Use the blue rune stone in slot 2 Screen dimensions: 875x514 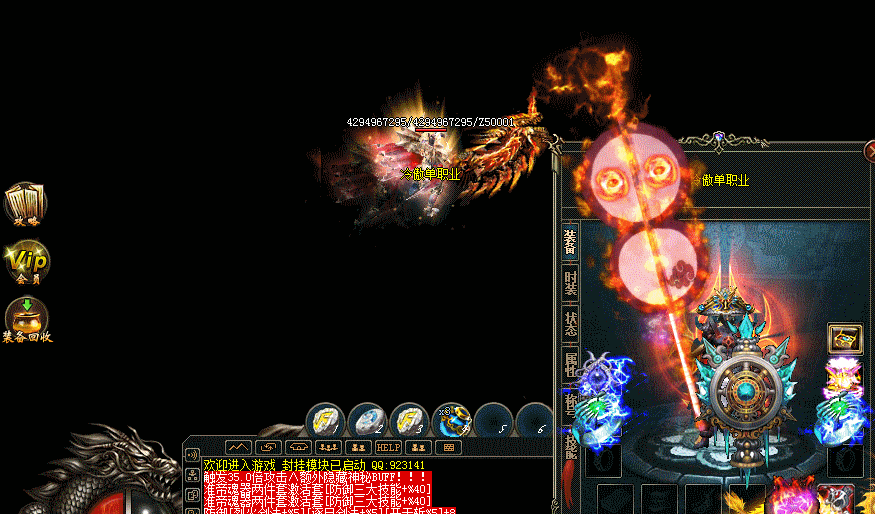click(x=367, y=420)
